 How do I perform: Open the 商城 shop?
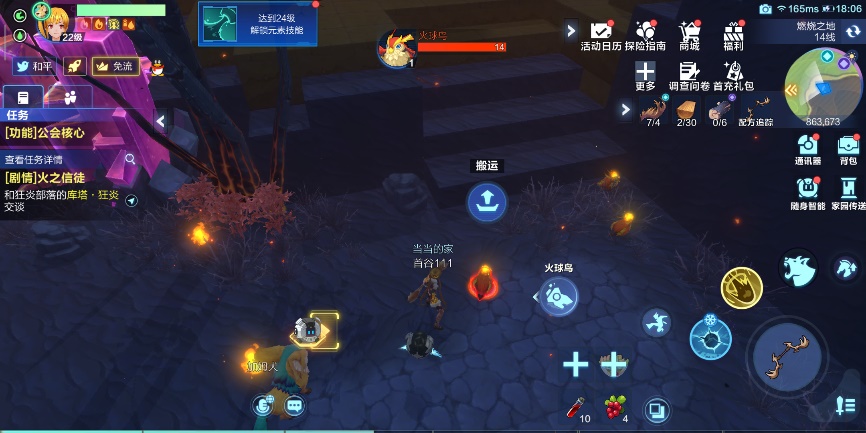pos(689,33)
